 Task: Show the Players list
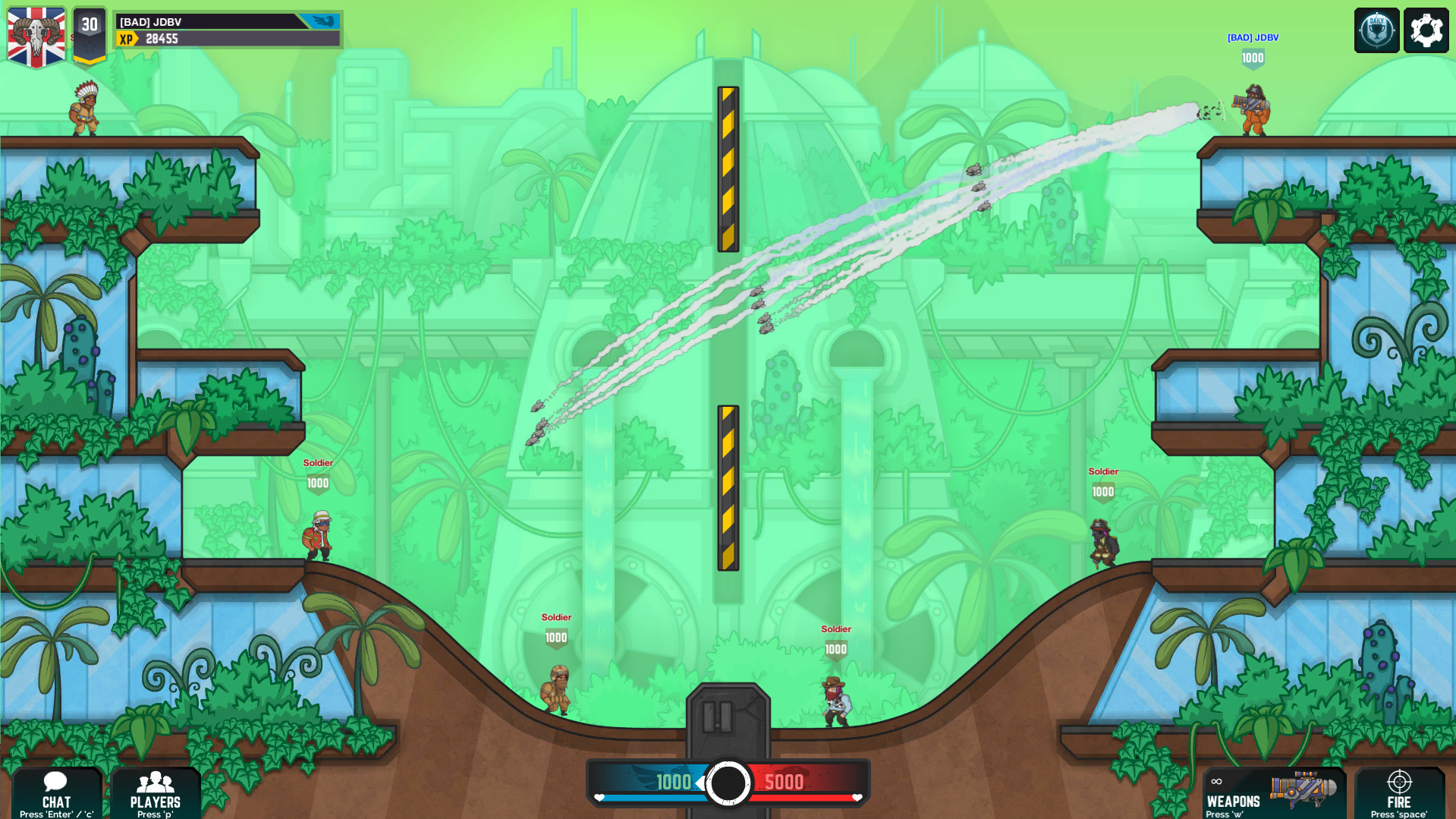click(x=156, y=793)
